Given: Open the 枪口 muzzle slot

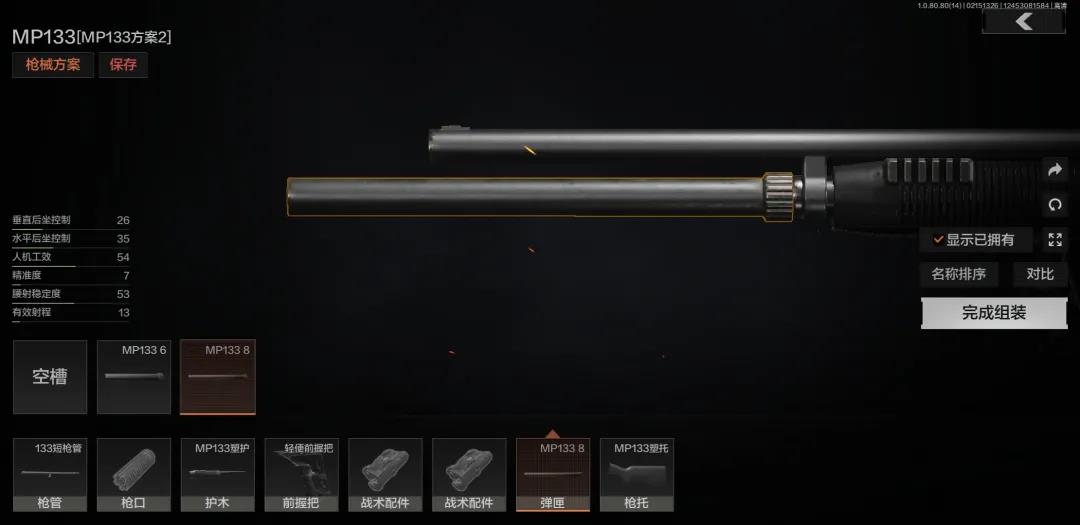Looking at the screenshot, I should click(x=133, y=475).
